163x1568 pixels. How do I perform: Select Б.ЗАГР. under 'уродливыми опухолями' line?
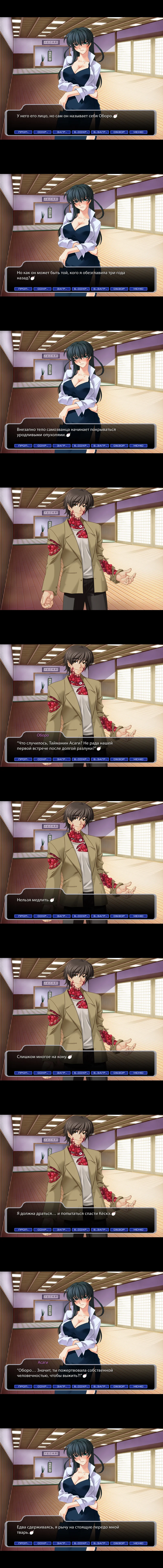point(100,445)
